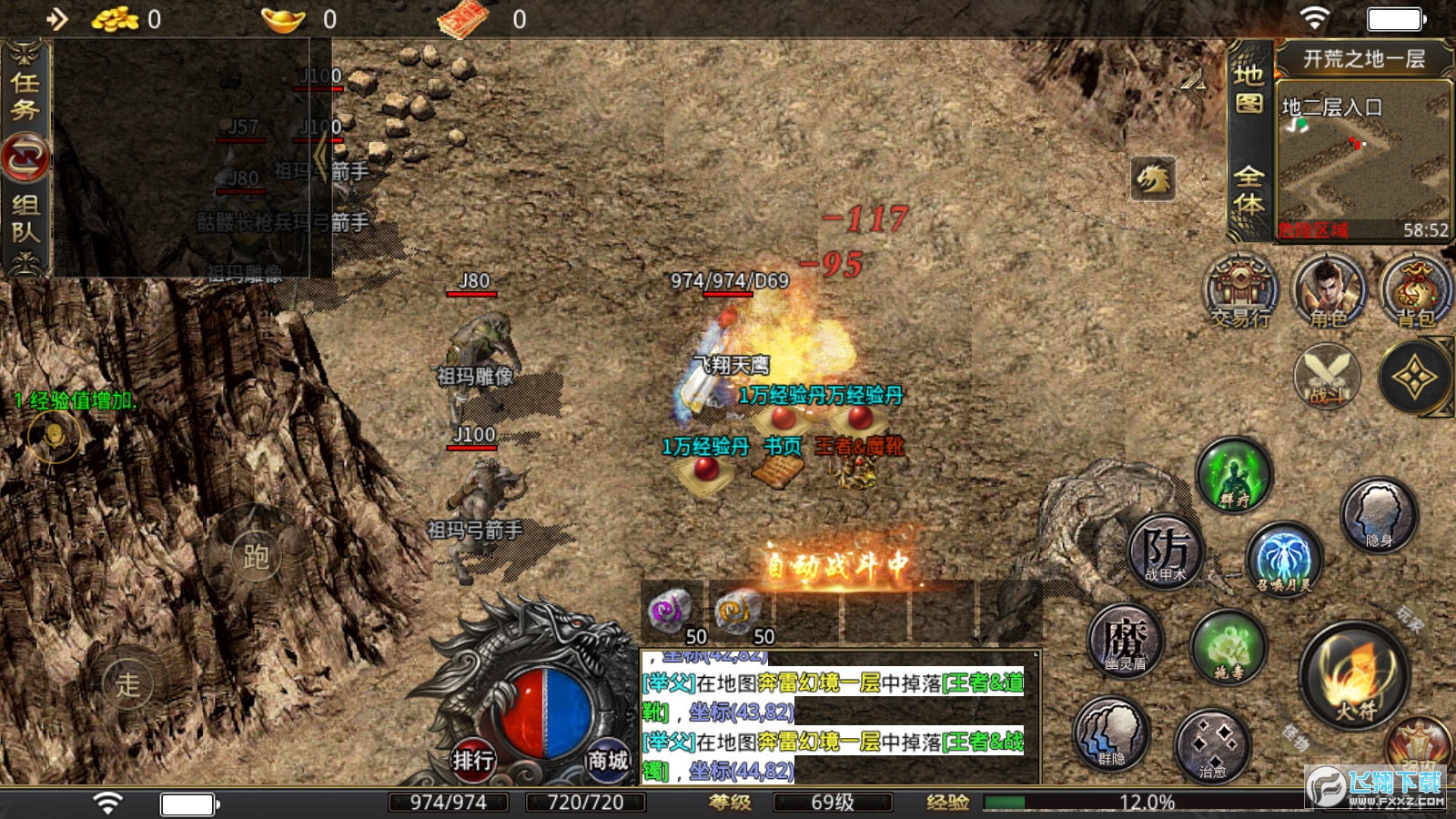Image resolution: width=1456 pixels, height=819 pixels.
Task: Cast the 施毒 poison skill
Action: click(1229, 647)
